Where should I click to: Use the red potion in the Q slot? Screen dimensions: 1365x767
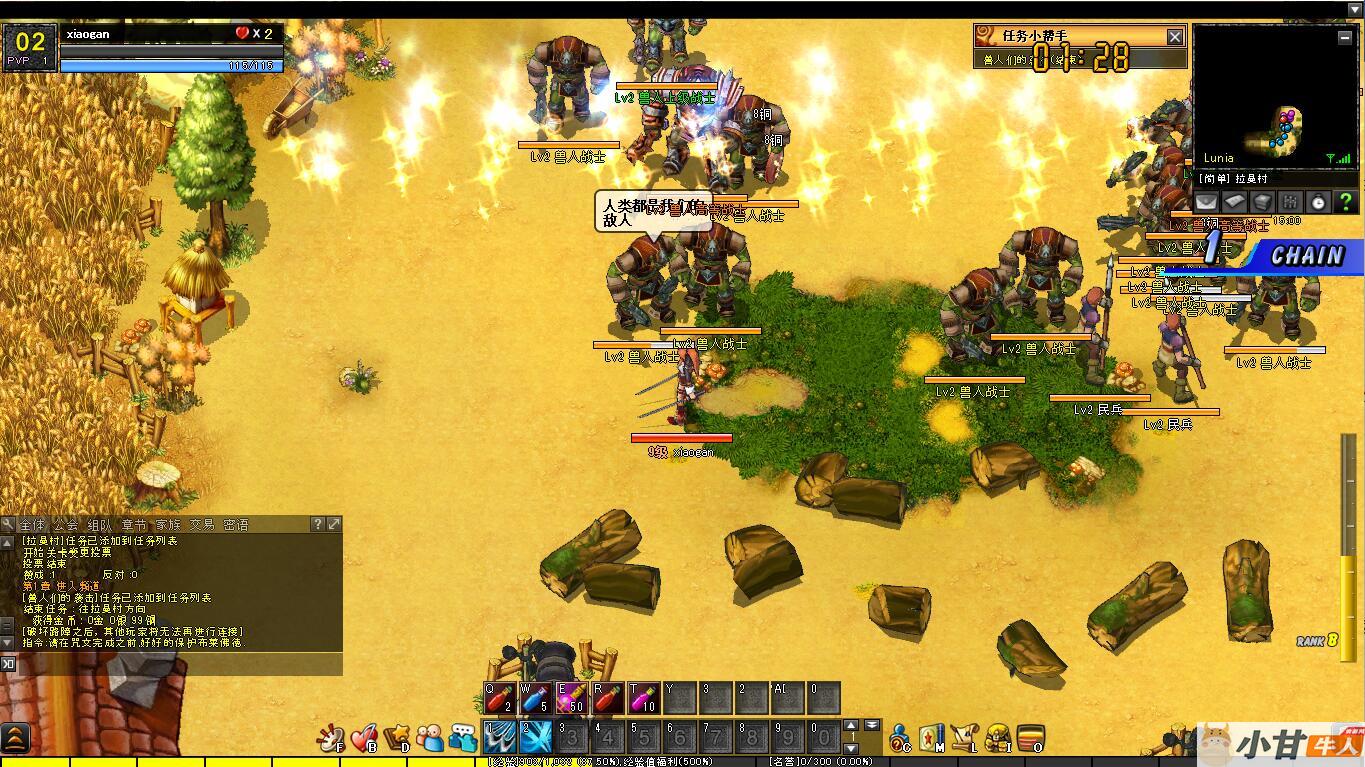500,698
